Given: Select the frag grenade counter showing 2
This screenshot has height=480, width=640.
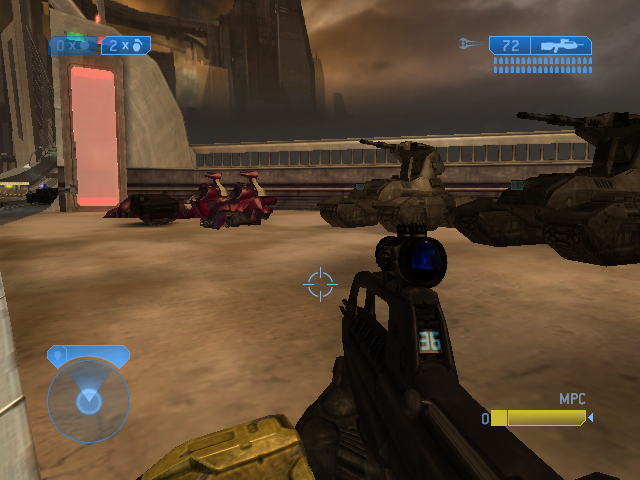Looking at the screenshot, I should tap(125, 45).
